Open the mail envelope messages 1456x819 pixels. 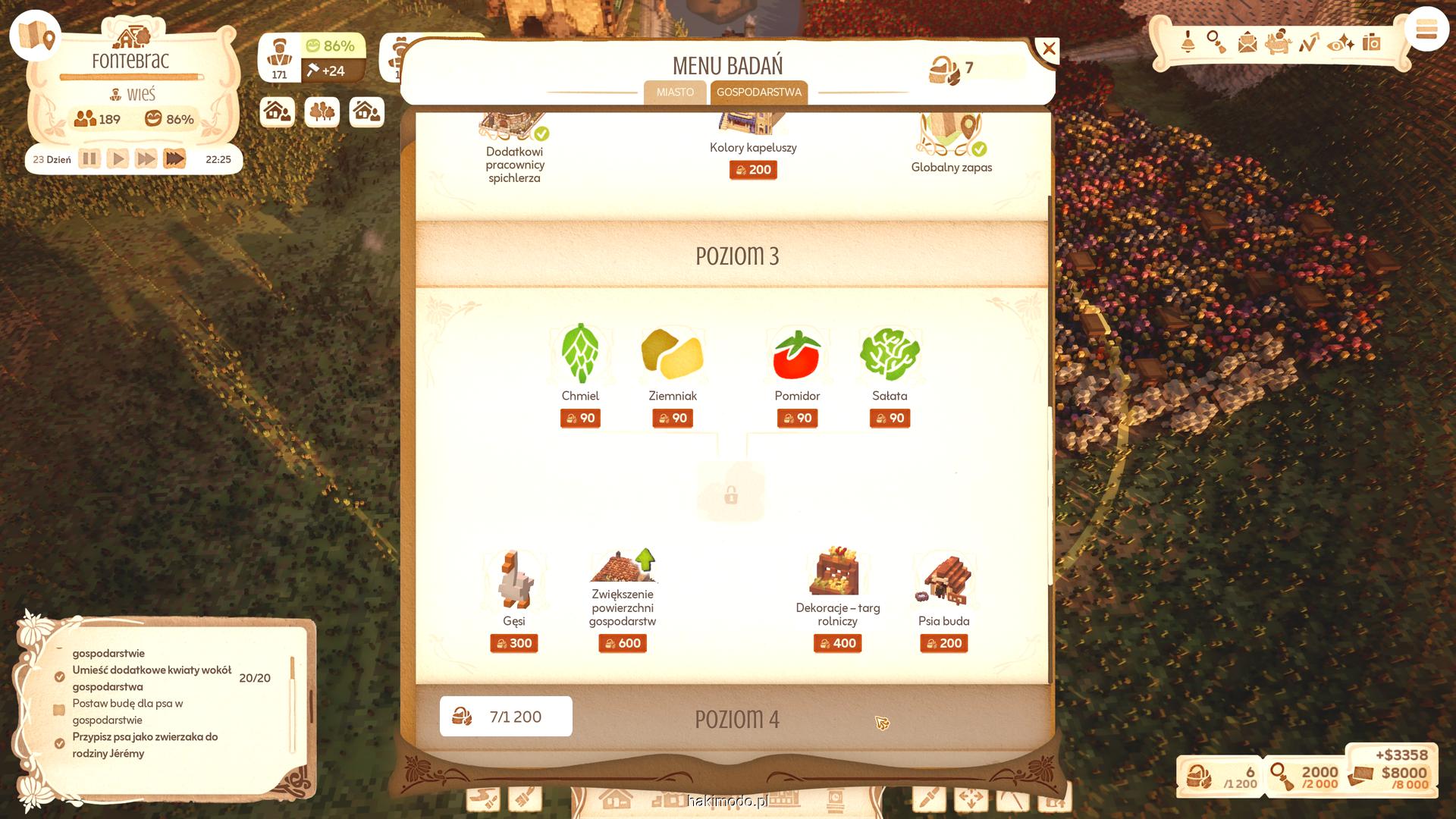tap(1247, 42)
